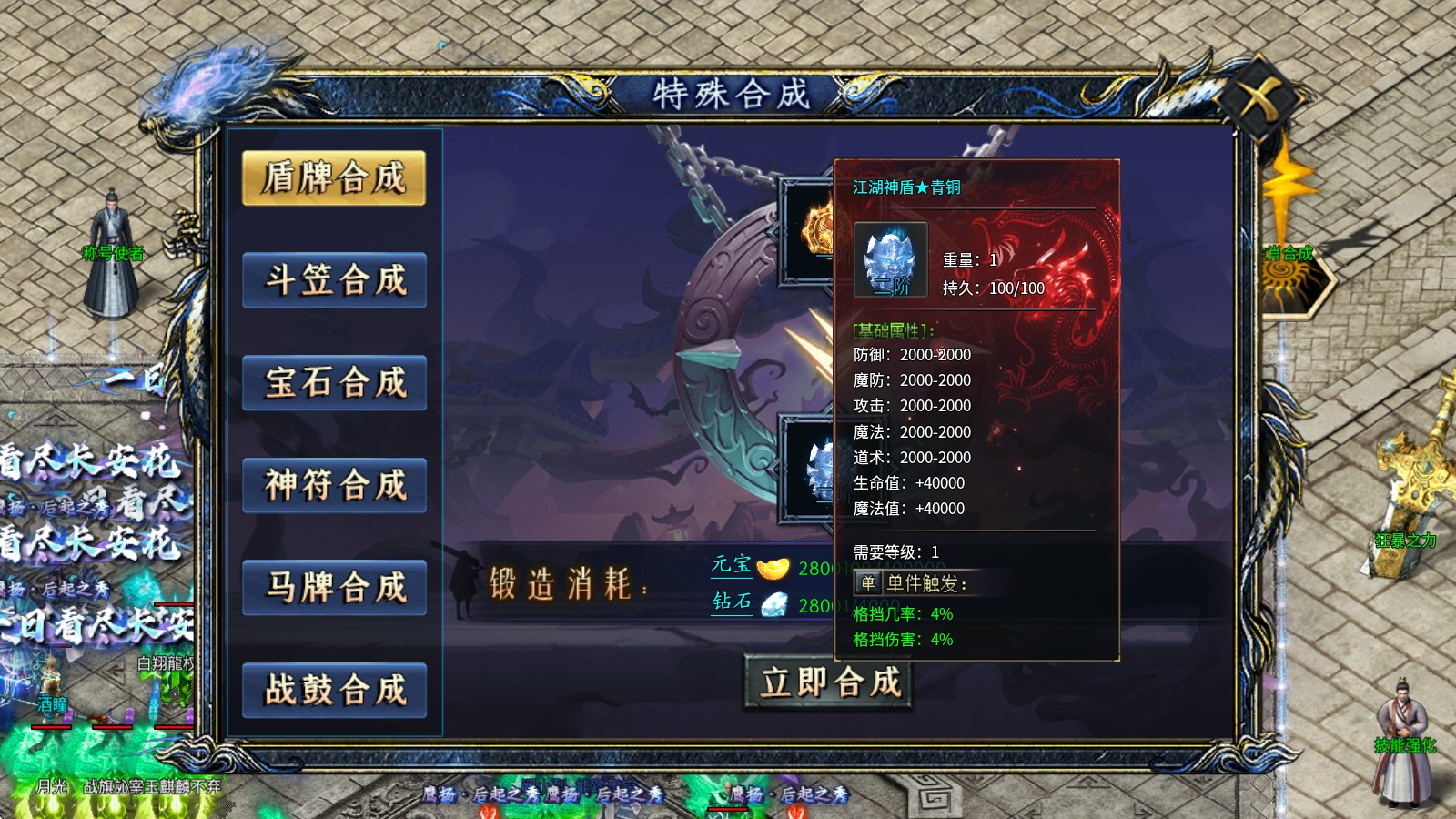Click the 元宝 currency link
1456x819 pixels.
[x=732, y=565]
